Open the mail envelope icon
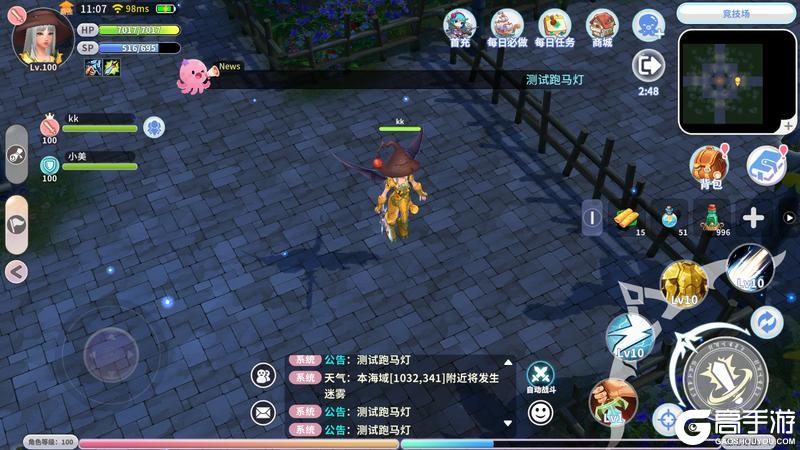 264,411
